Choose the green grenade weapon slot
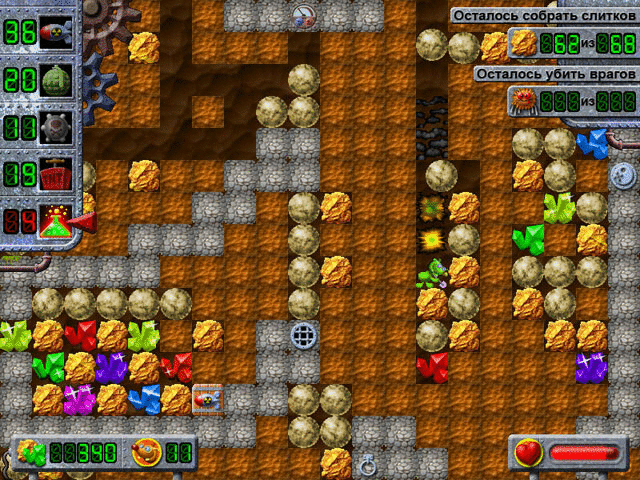 (57, 81)
